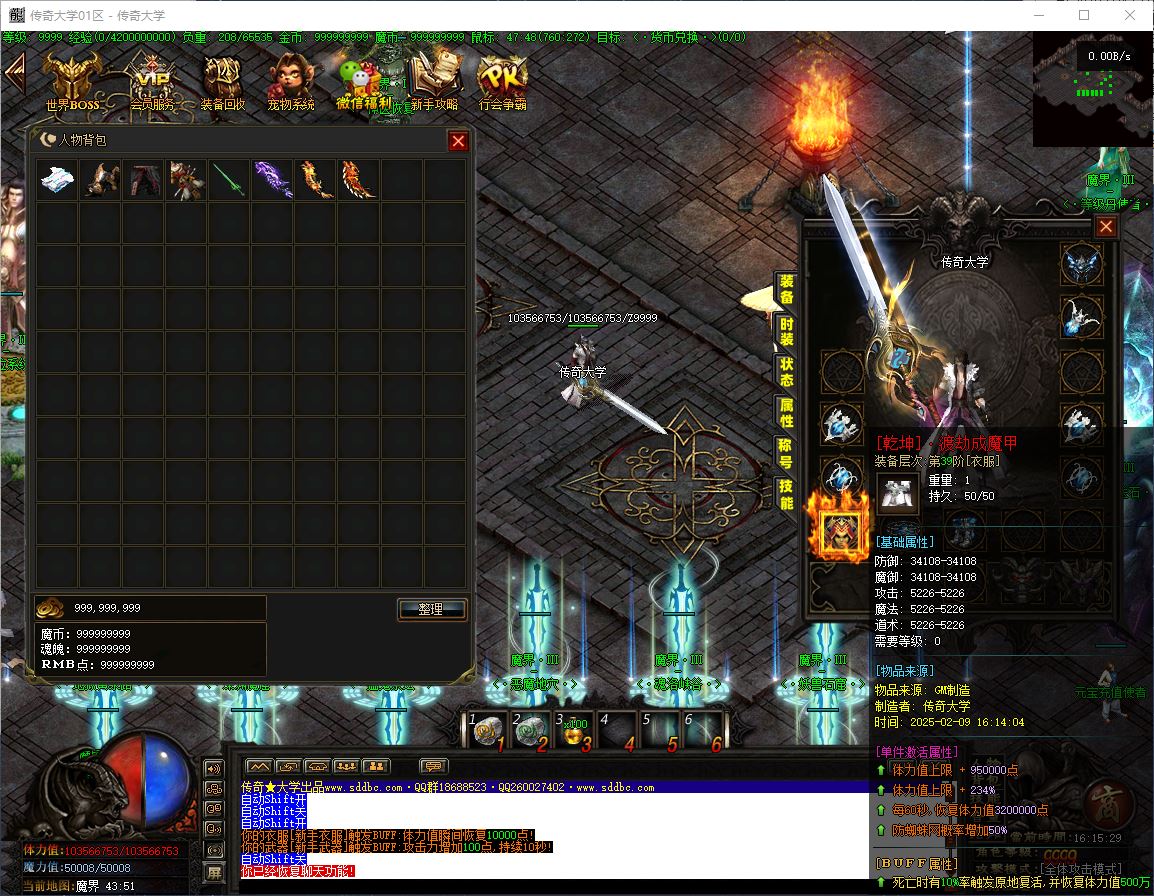This screenshot has width=1154, height=896.
Task: Open the 技能 skills tab
Action: pos(786,494)
